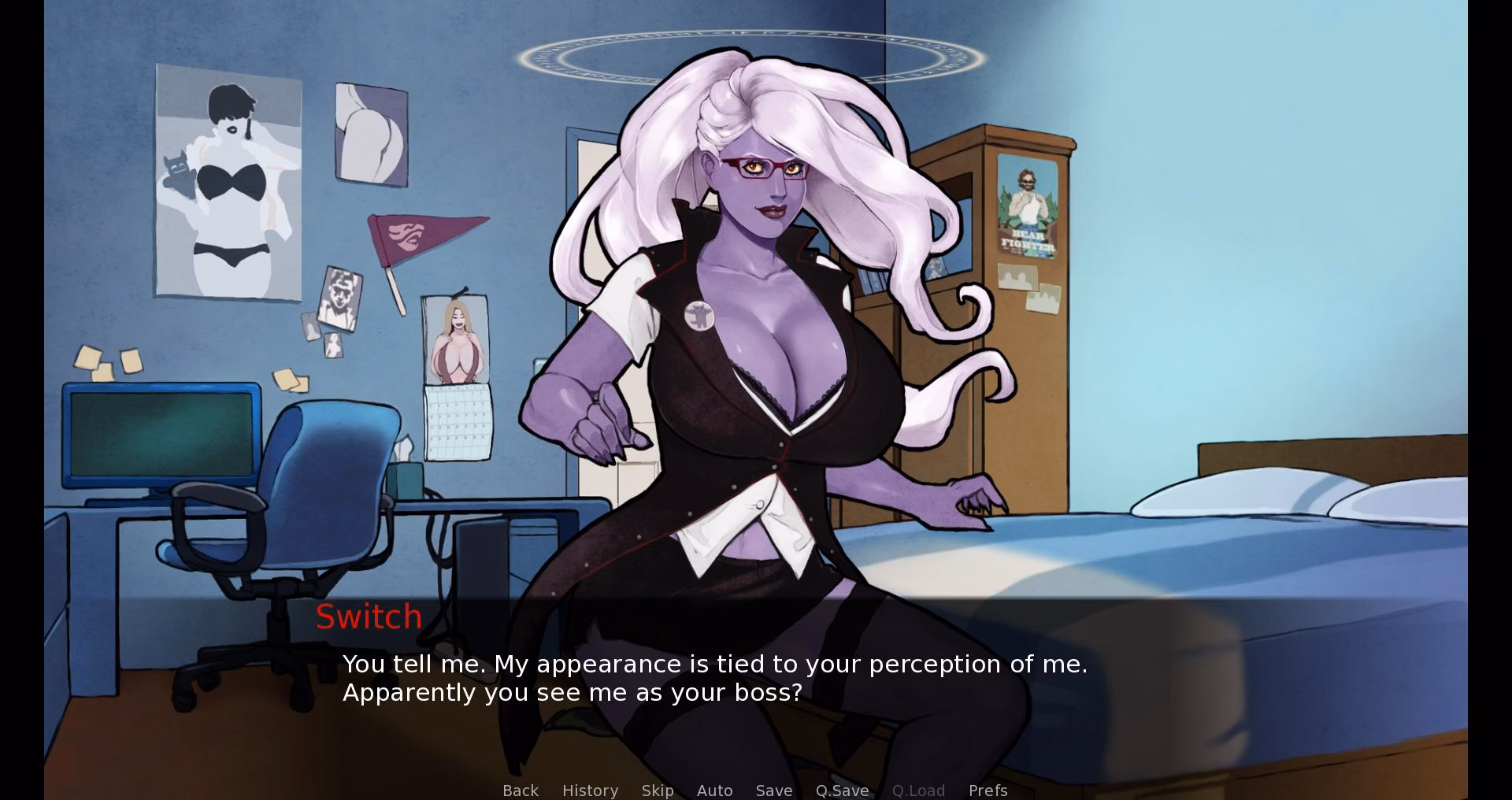Image resolution: width=1512 pixels, height=800 pixels.
Task: Perform a Q.Save quick save
Action: 841,791
